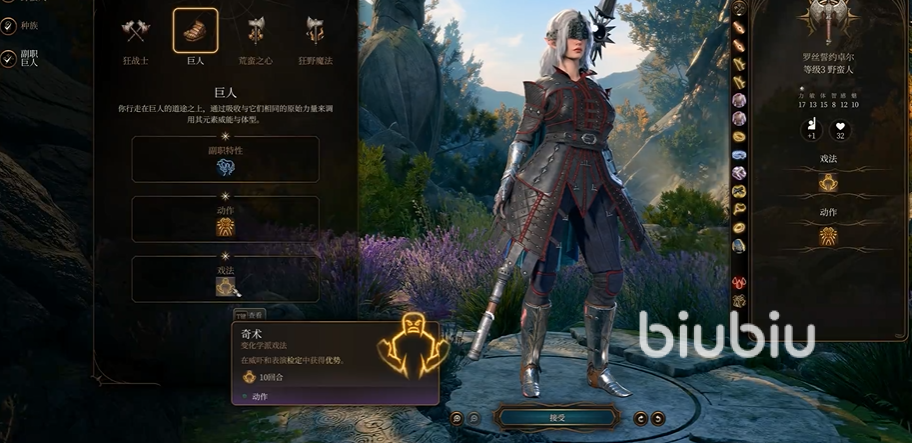Viewport: 912px width, 443px height.
Task: Click the zoom-out magnifier button
Action: [x=474, y=418]
